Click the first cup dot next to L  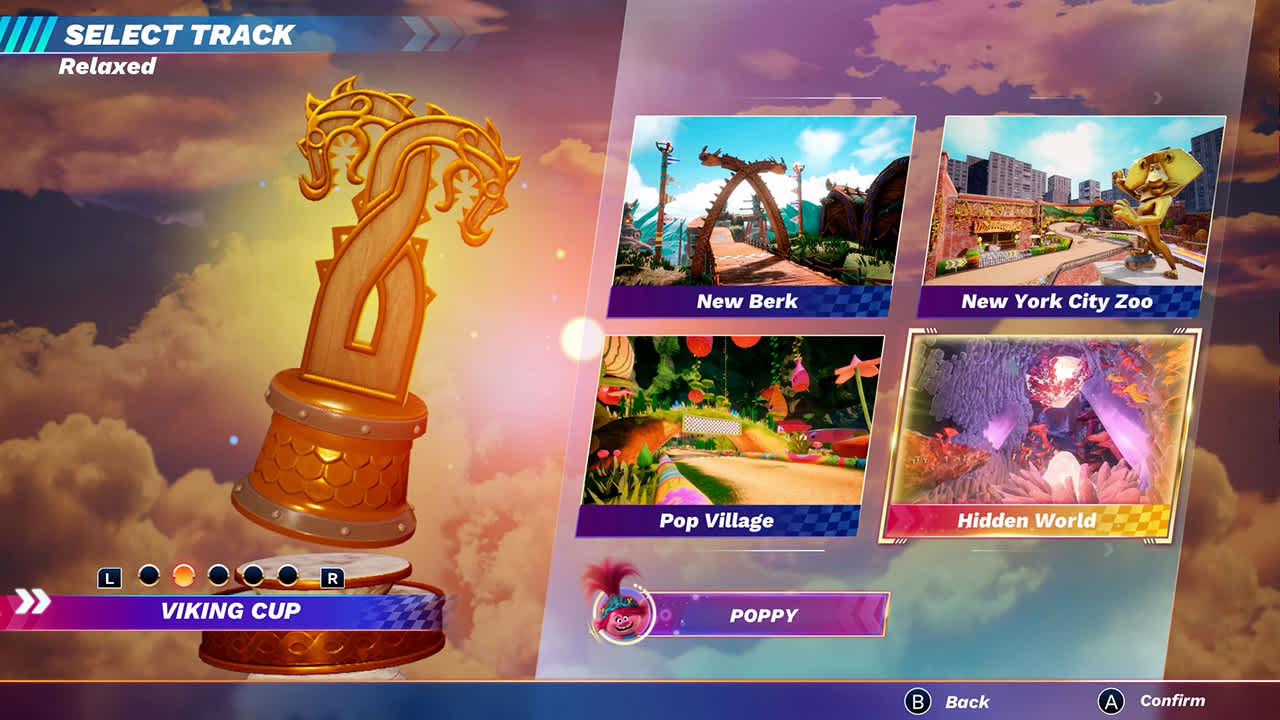tap(150, 577)
